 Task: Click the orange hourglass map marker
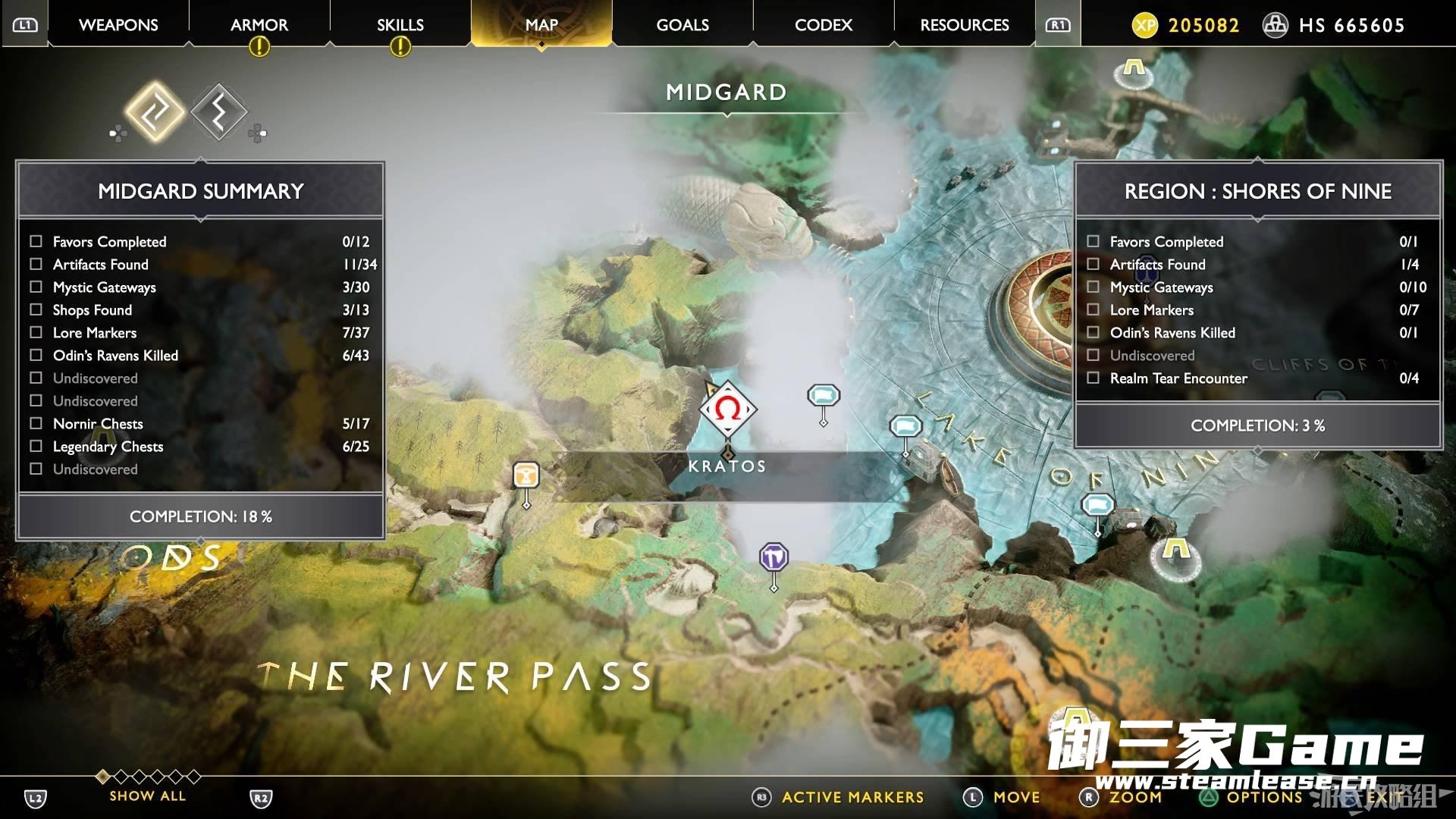tap(526, 475)
